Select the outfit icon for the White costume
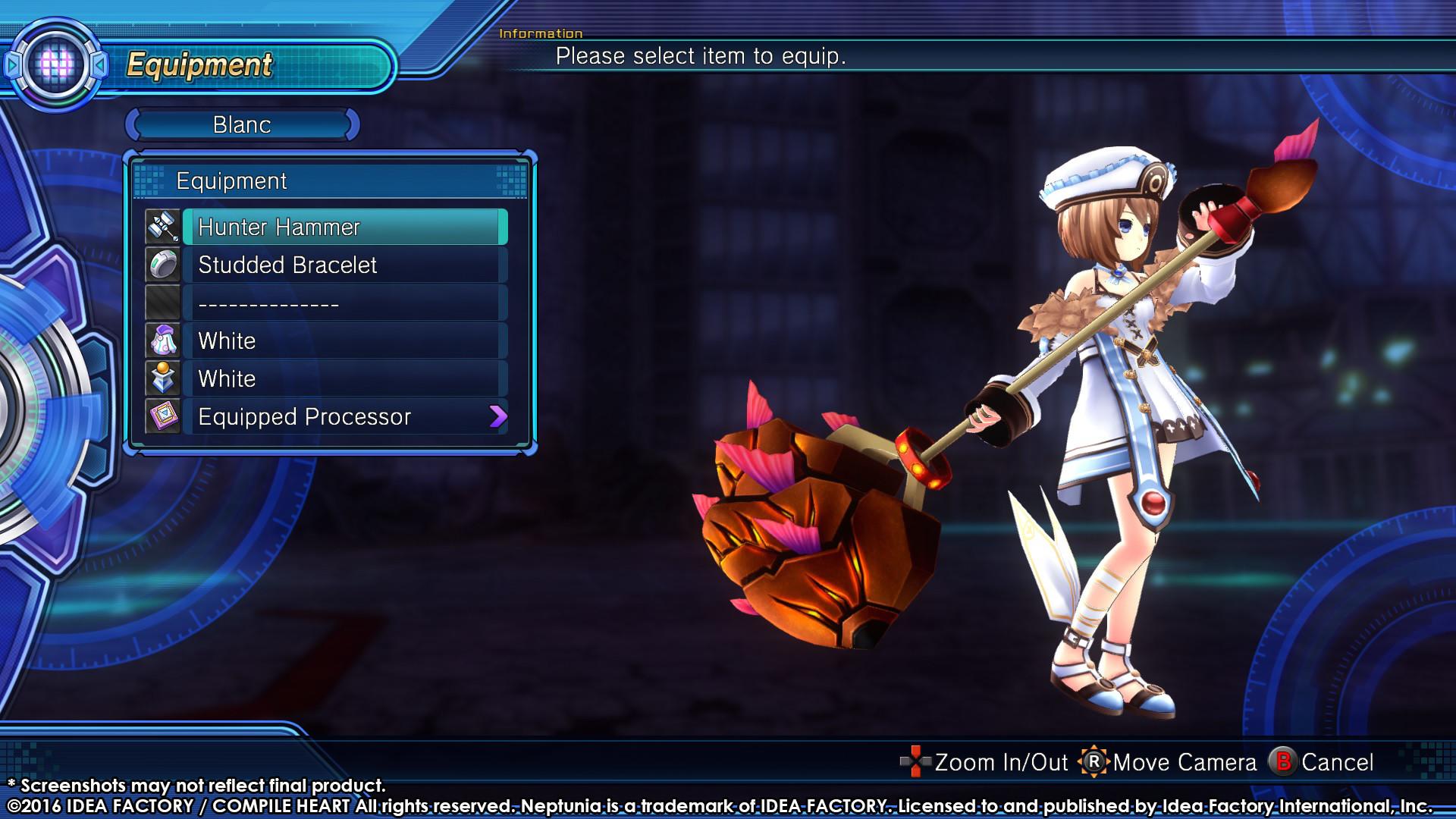This screenshot has height=819, width=1456. [x=163, y=340]
